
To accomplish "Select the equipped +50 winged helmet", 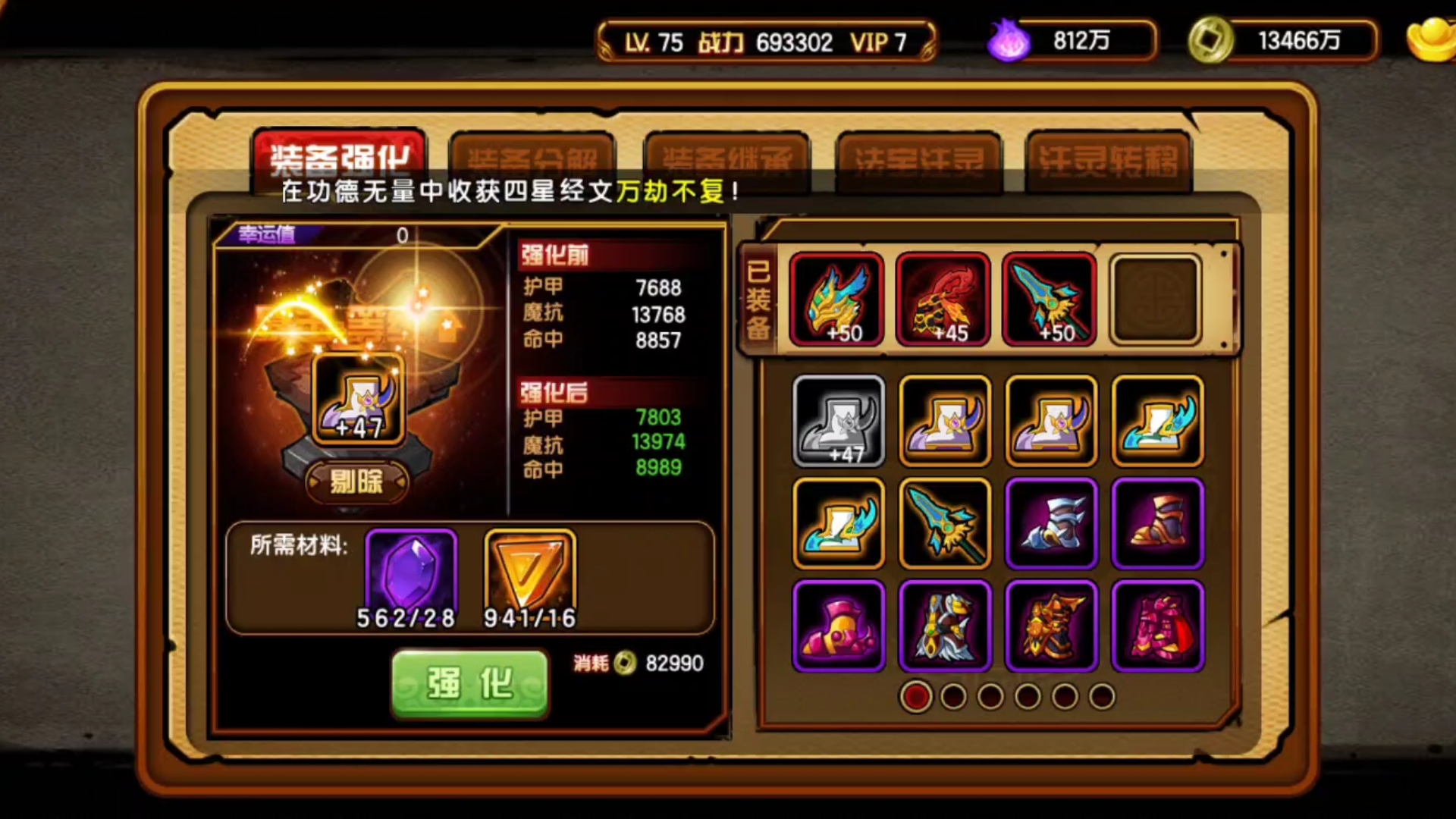I will (836, 300).
